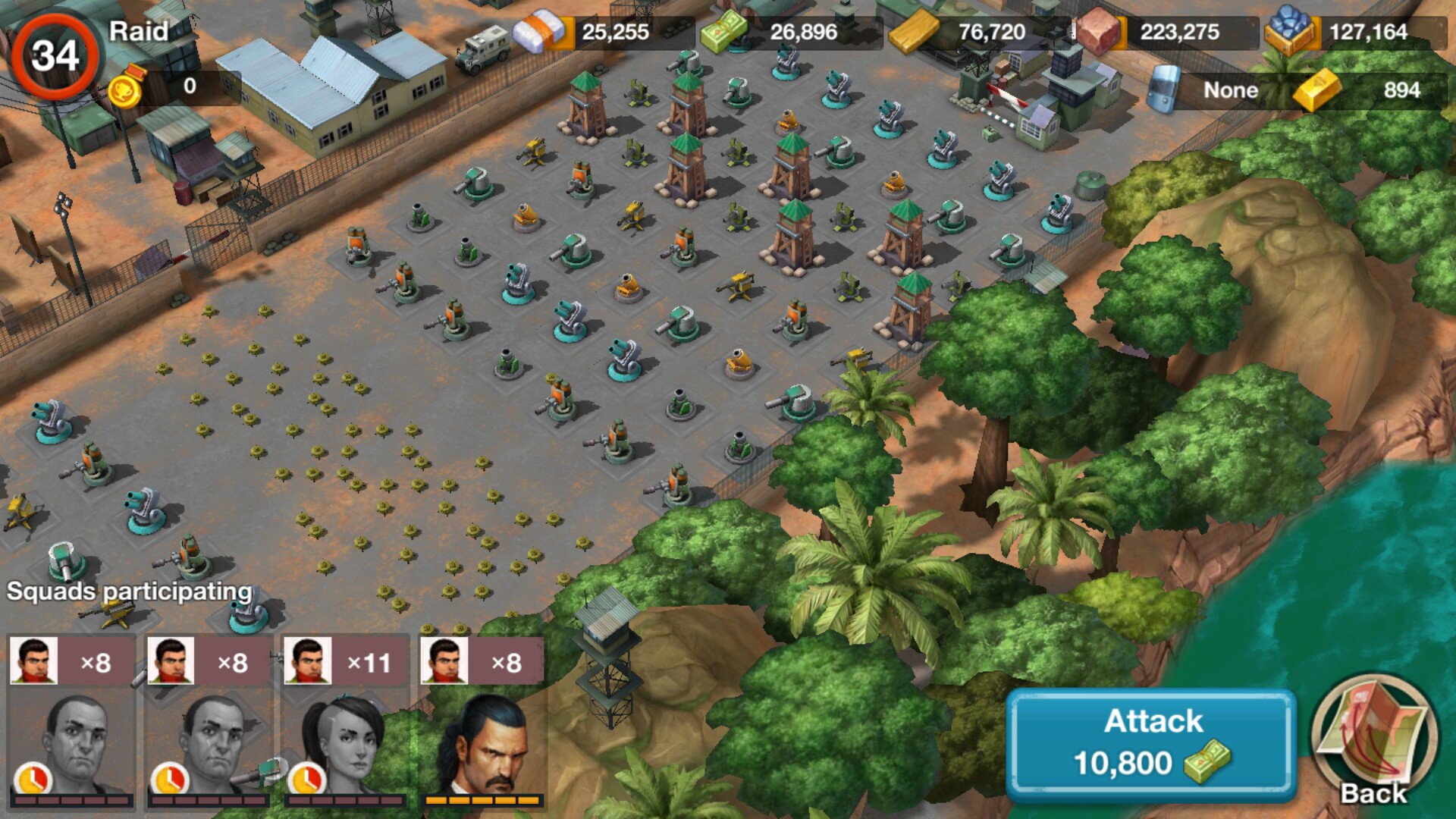This screenshot has height=819, width=1456.
Task: Start the attack for 10,800 cash
Action: (x=1151, y=744)
